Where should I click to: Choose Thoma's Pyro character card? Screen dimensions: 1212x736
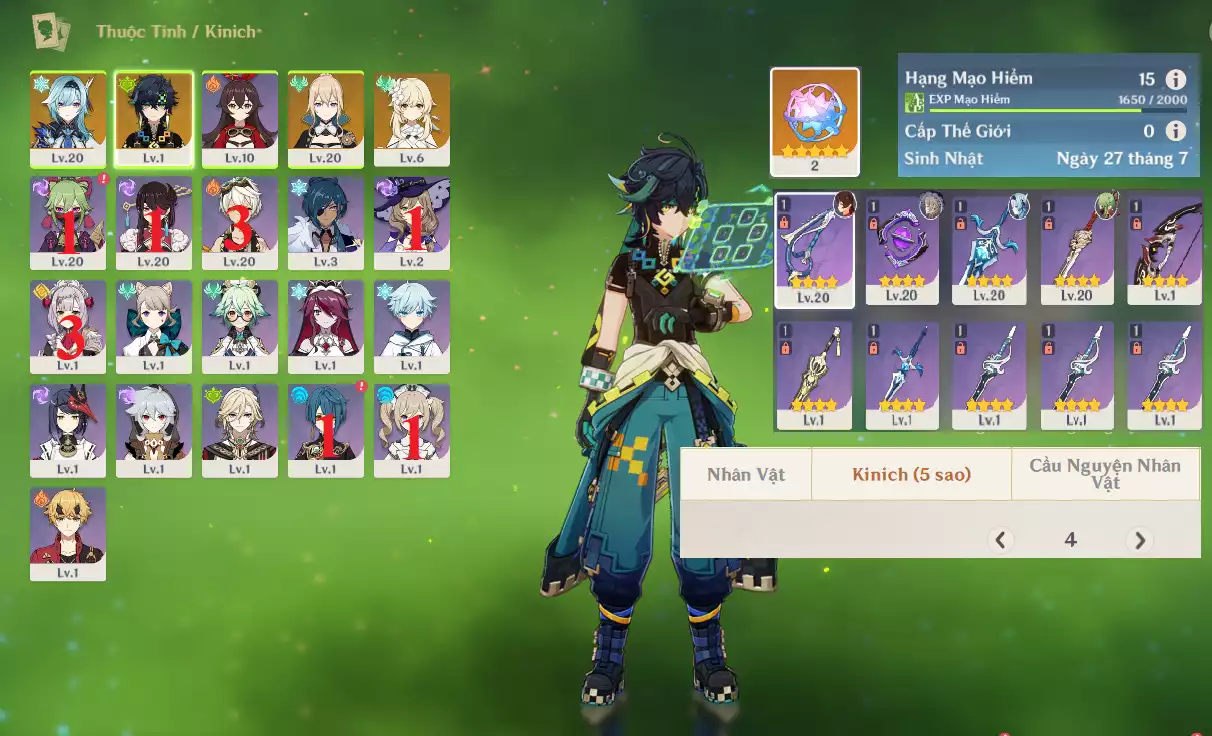[67, 533]
